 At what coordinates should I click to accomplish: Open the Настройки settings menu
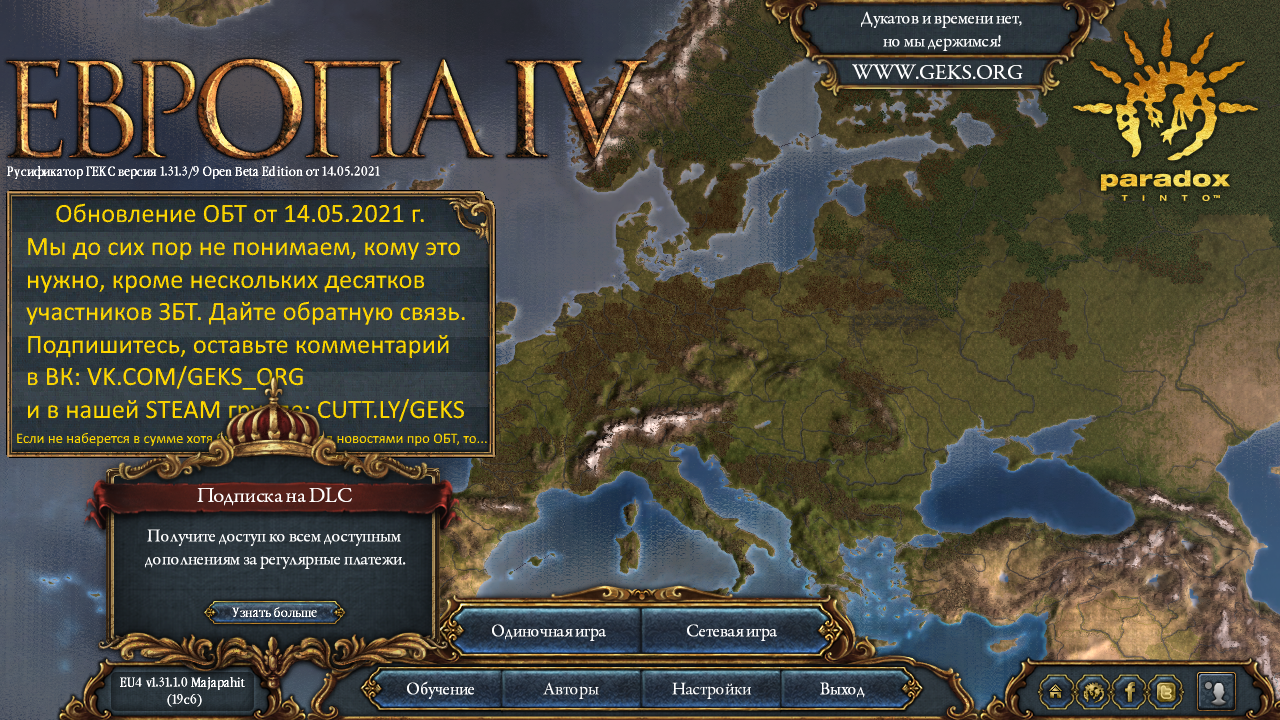click(711, 689)
